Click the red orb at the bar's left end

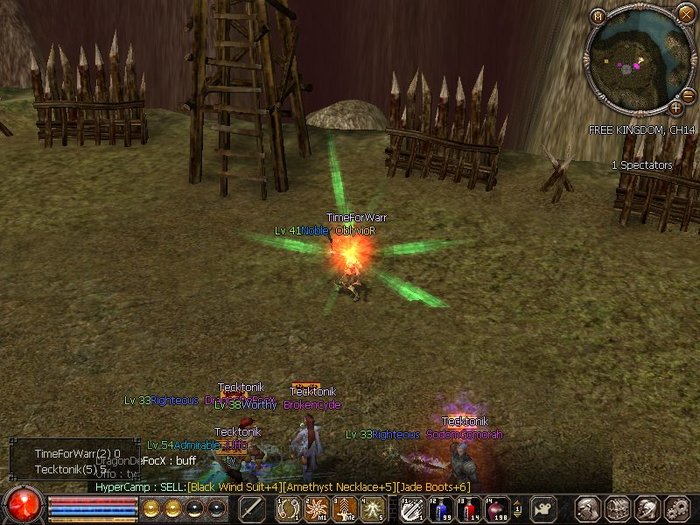click(20, 505)
